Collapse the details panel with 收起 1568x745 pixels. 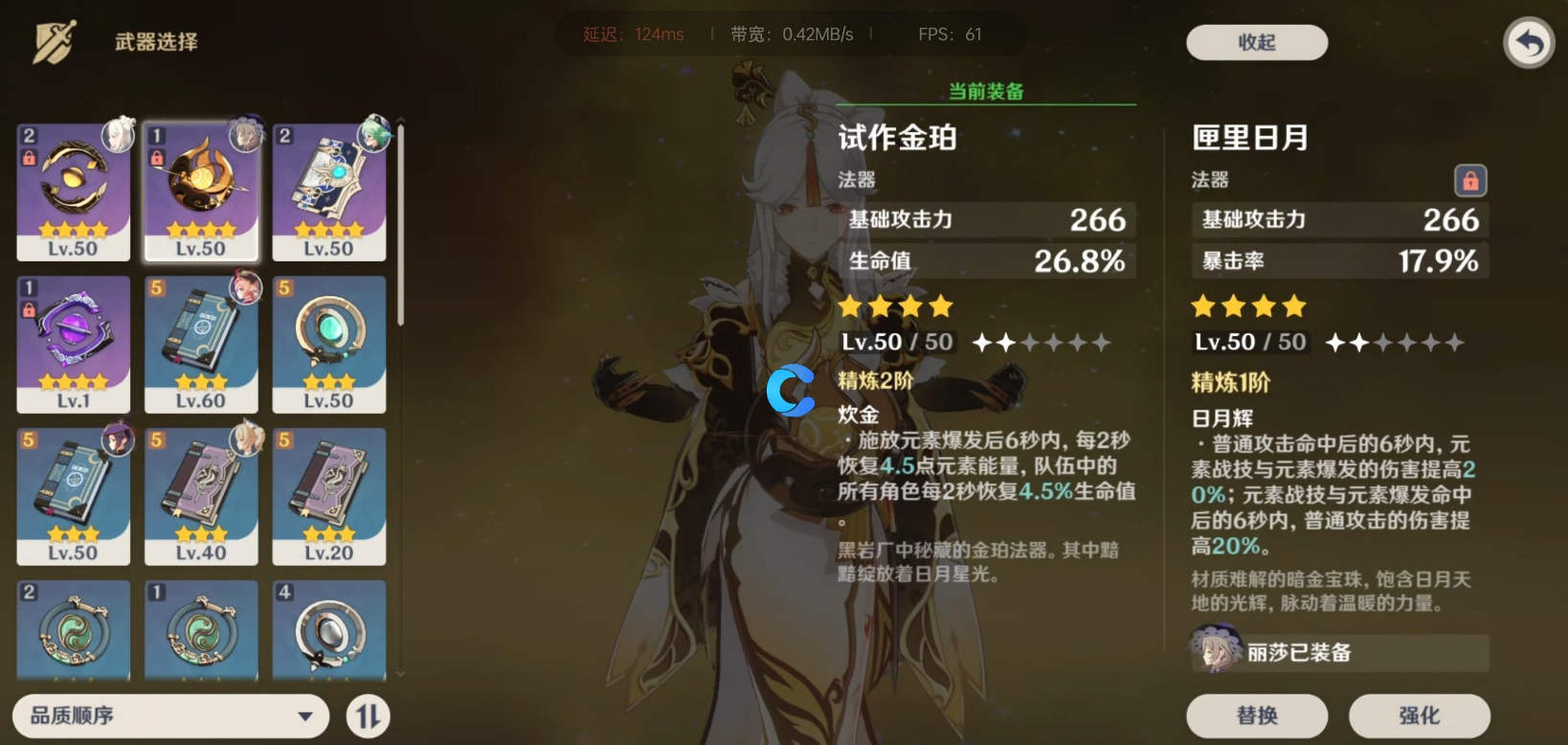coord(1256,42)
